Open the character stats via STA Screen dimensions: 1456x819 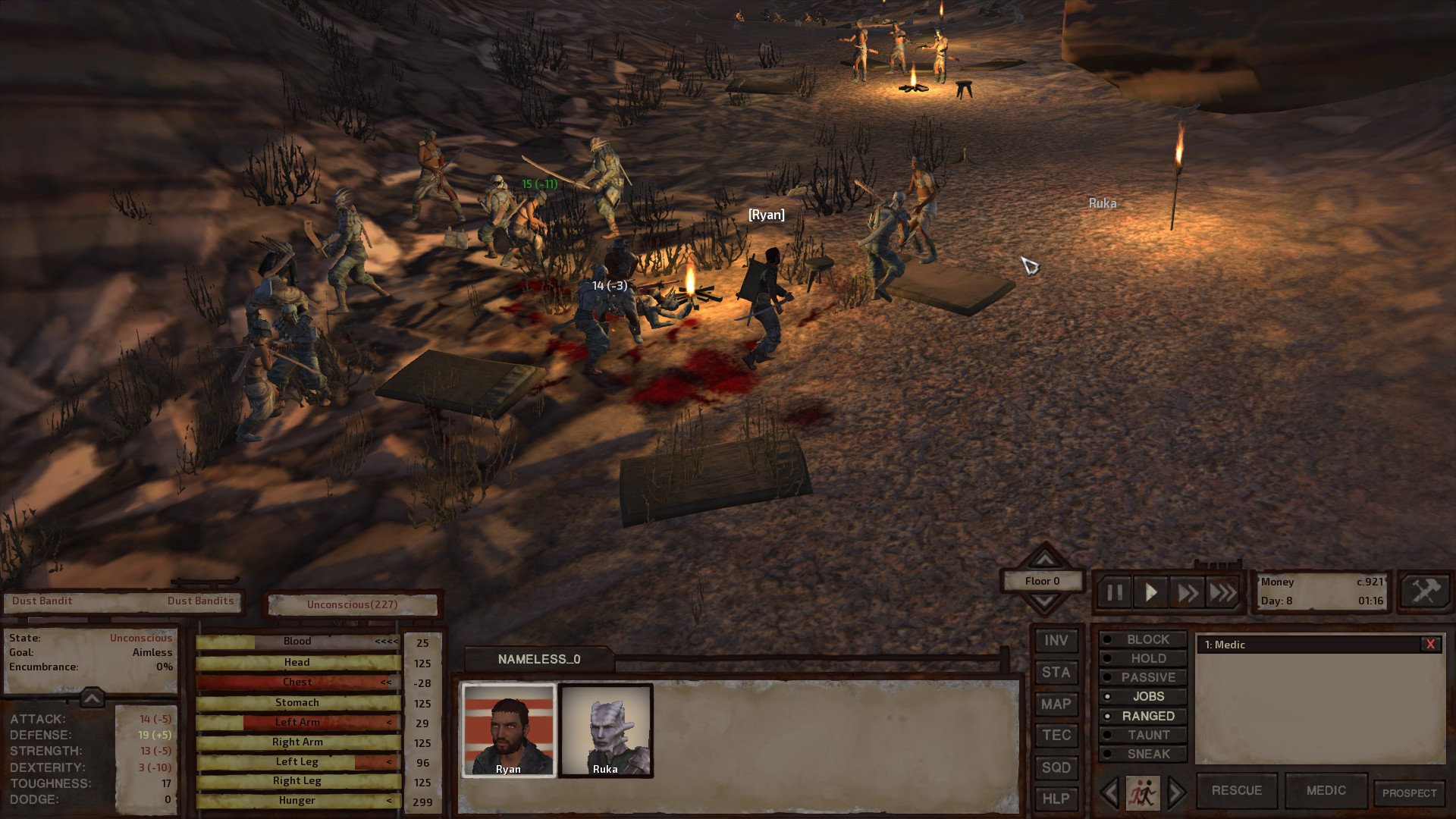tap(1056, 672)
